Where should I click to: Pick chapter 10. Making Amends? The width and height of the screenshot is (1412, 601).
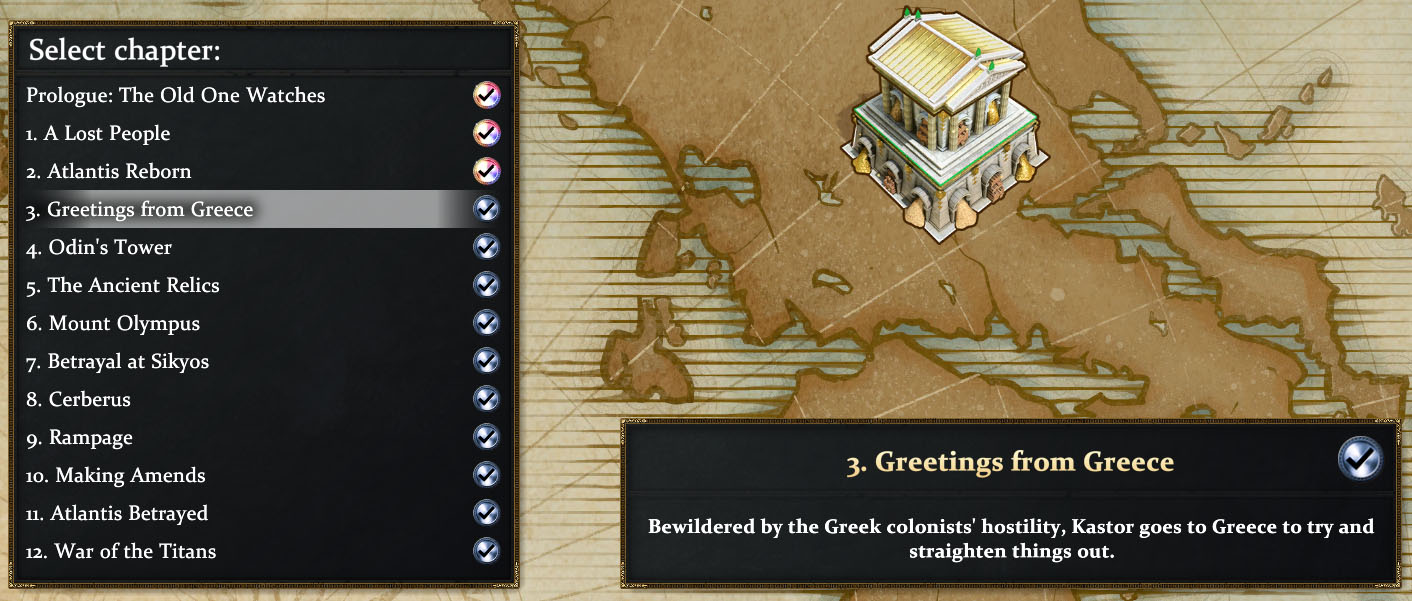(116, 476)
